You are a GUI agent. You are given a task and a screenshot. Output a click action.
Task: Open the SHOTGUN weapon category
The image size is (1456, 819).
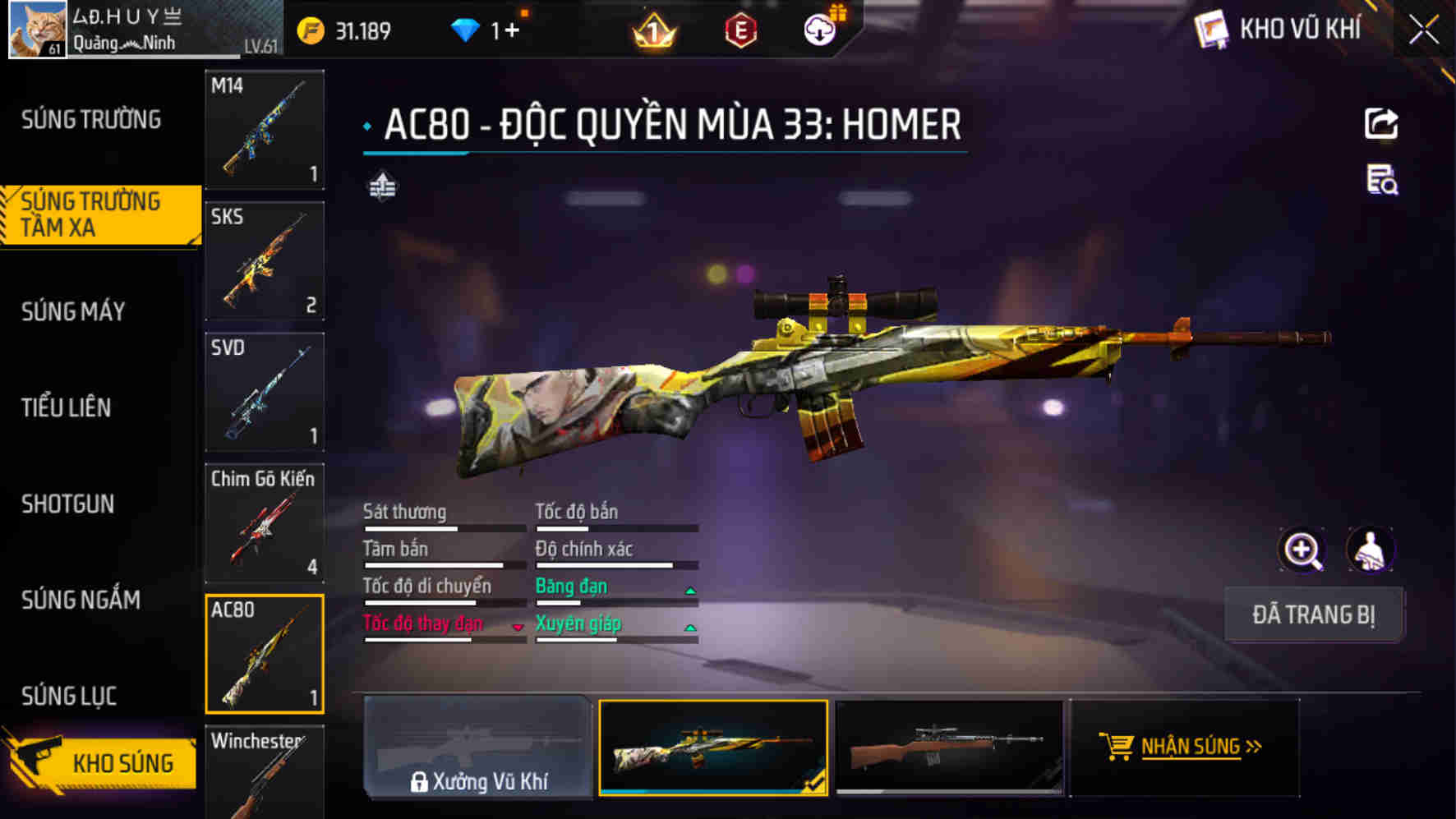coord(67,504)
